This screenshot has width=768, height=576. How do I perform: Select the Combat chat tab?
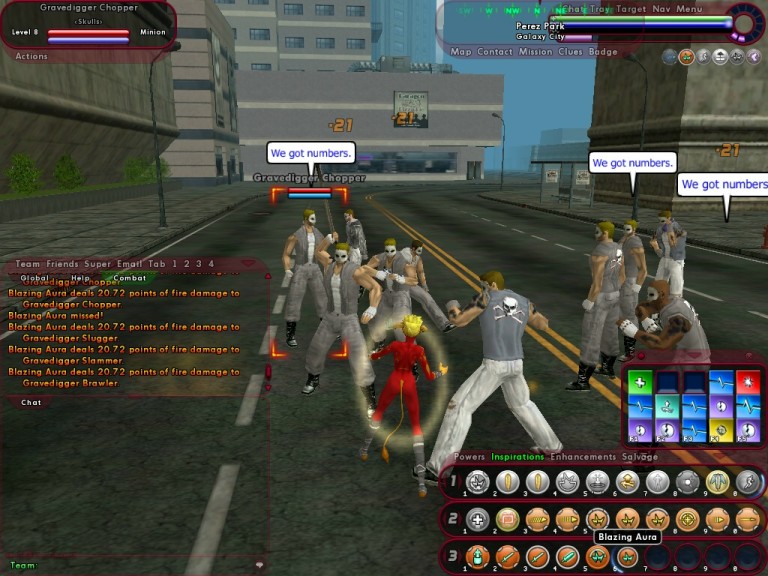pyautogui.click(x=129, y=278)
